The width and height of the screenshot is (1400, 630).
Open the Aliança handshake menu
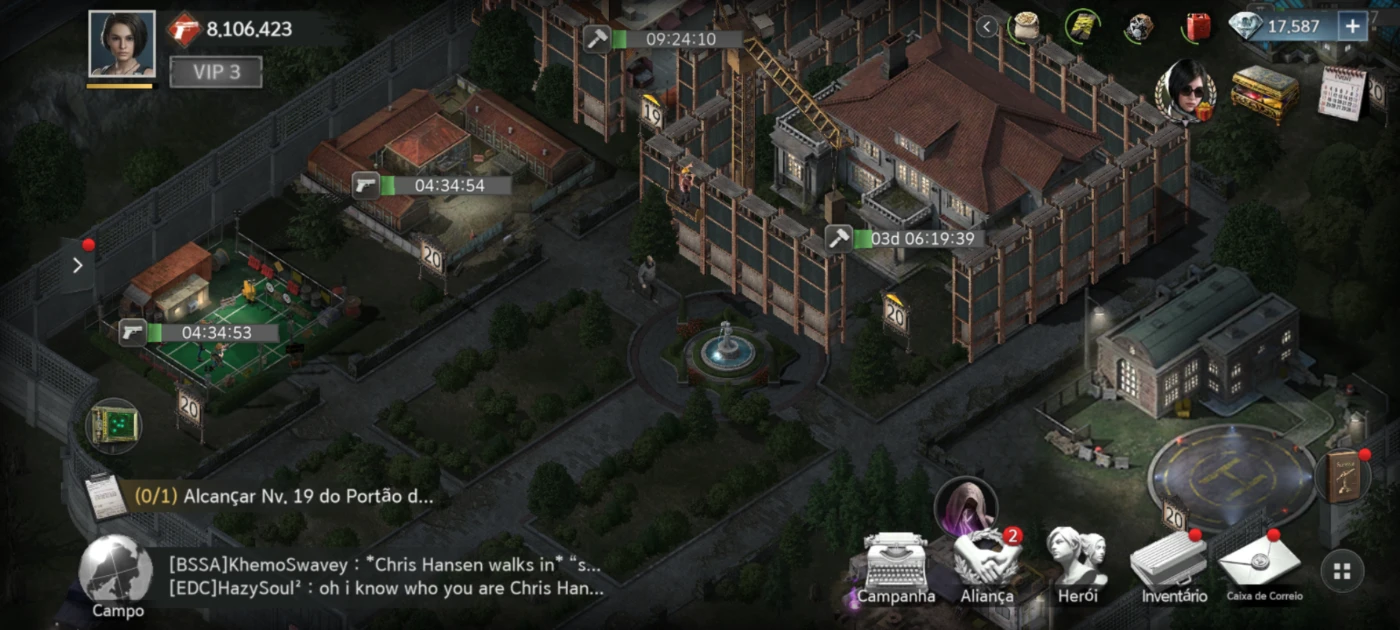(x=986, y=568)
